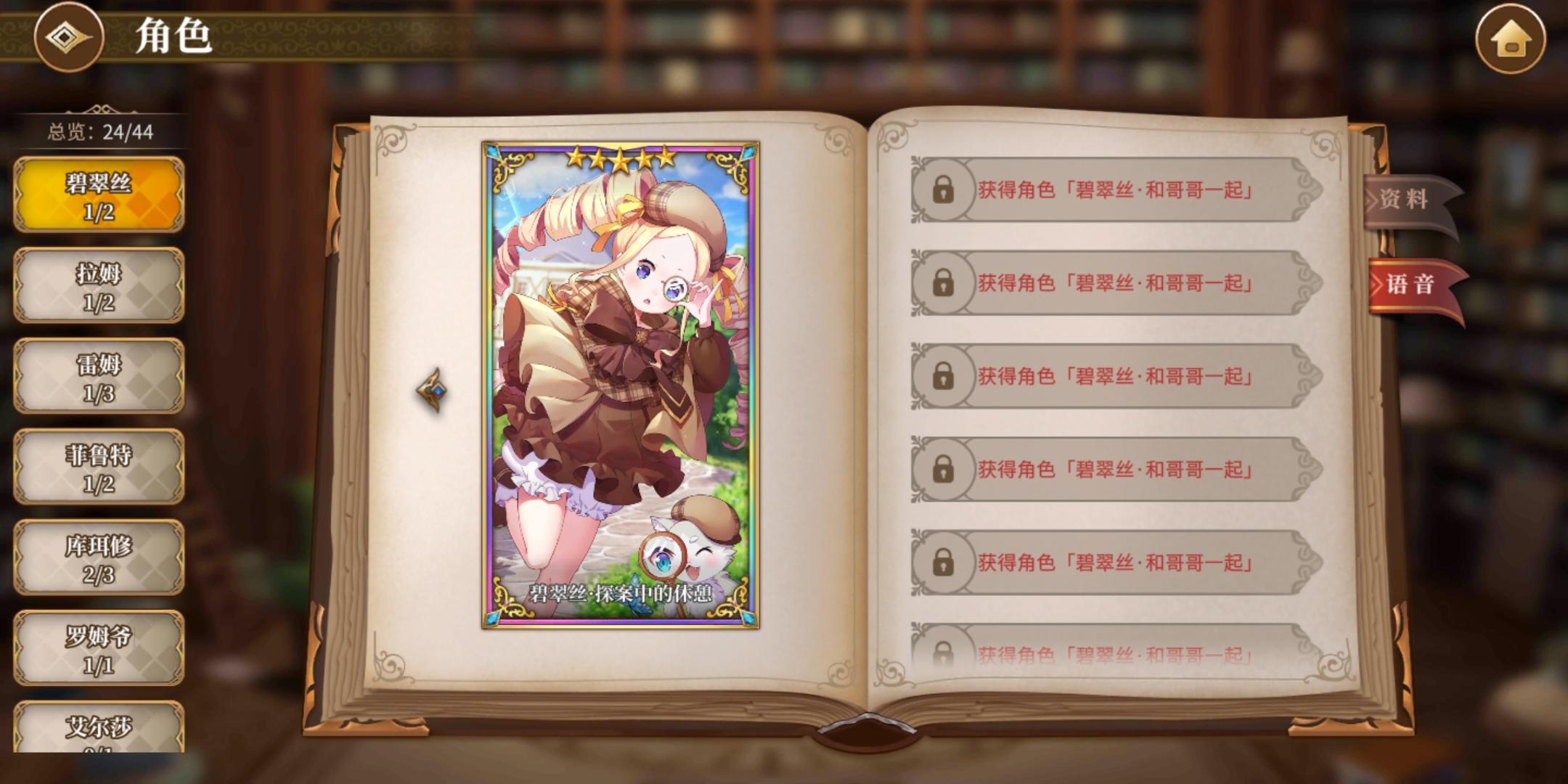Open 罗姆爷's archive entry
The image size is (1568, 784).
[99, 650]
